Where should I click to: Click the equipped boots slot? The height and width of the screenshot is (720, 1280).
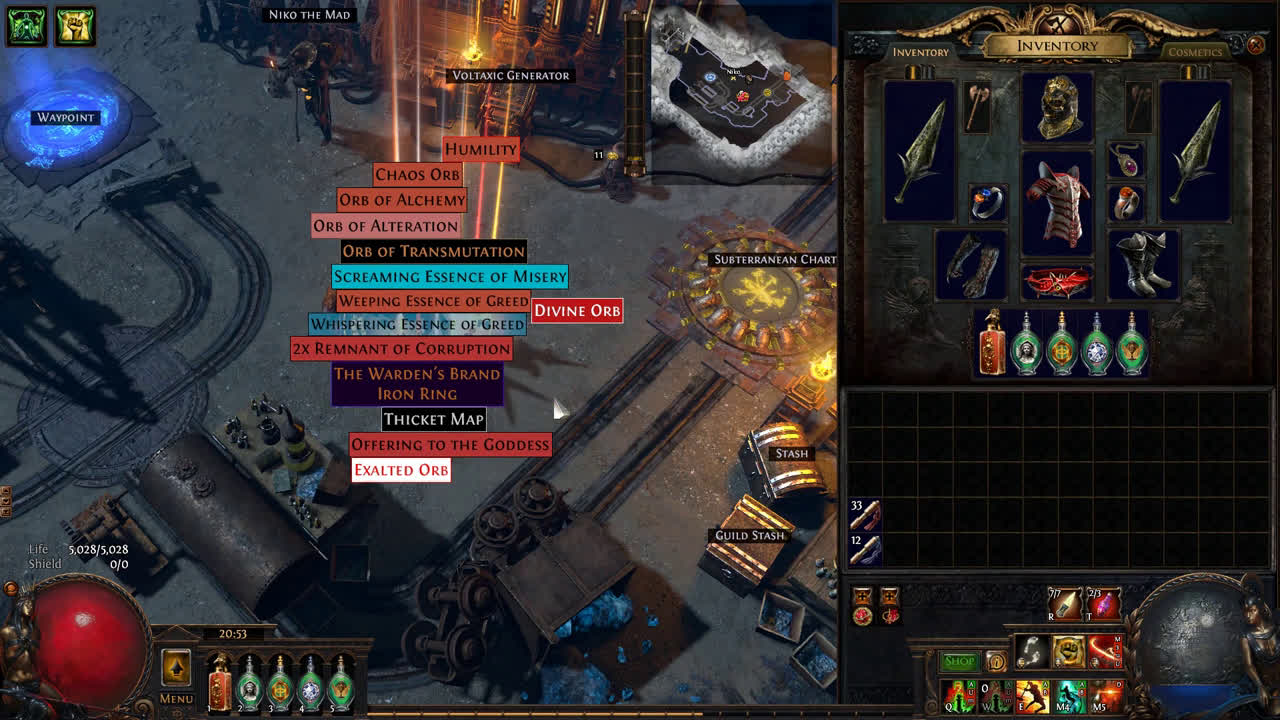point(1143,264)
